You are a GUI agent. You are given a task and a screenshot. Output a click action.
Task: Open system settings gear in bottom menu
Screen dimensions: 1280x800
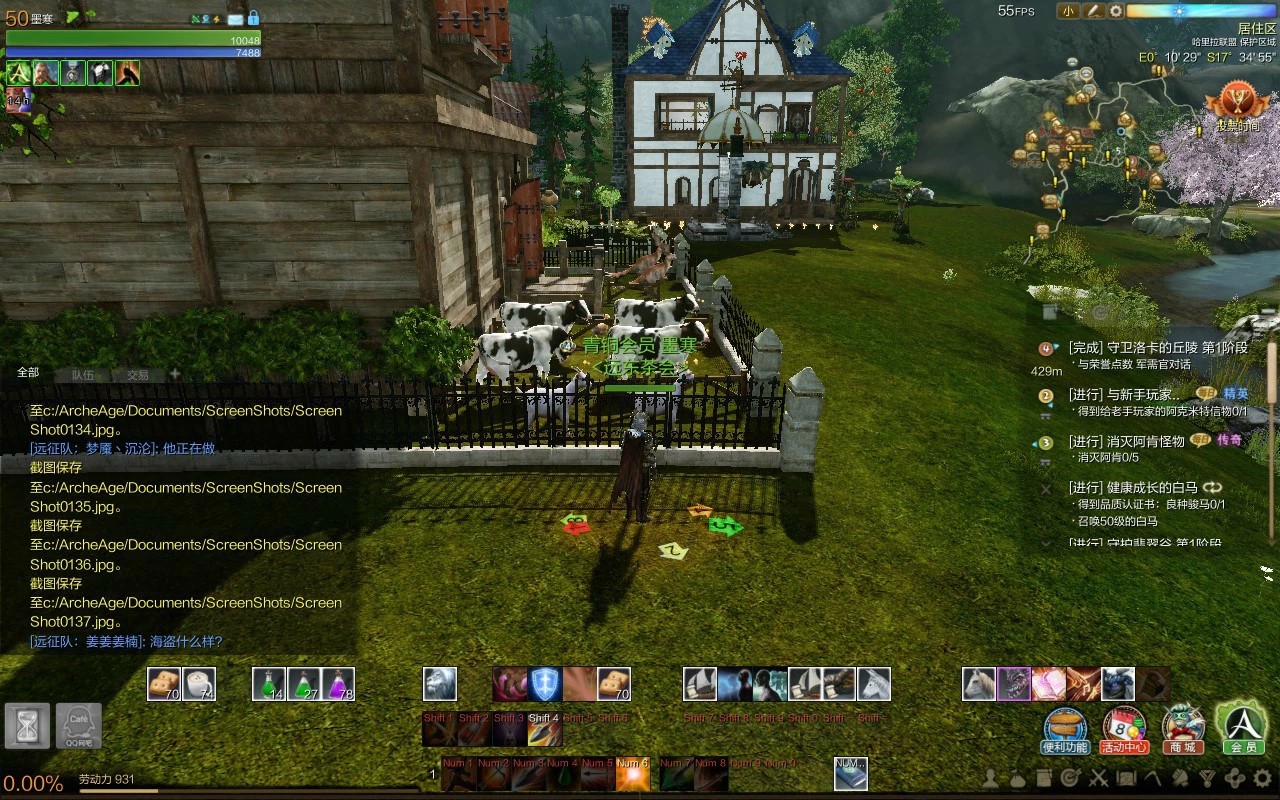click(1261, 777)
